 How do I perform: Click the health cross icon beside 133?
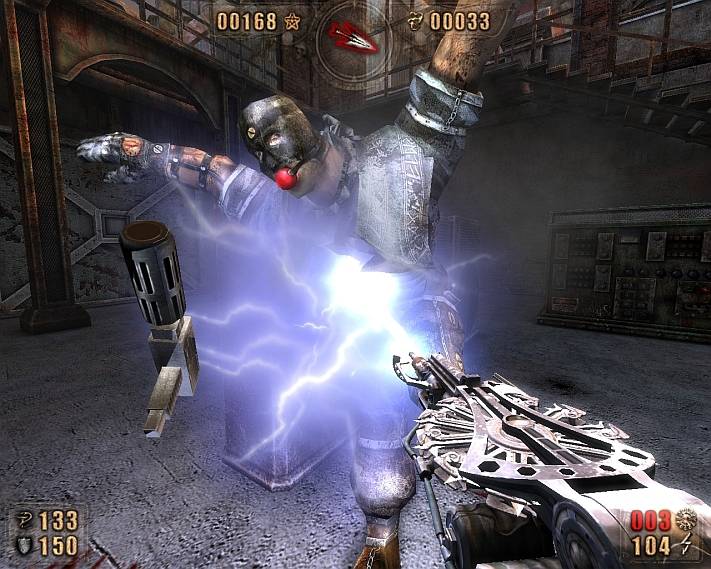point(23,520)
